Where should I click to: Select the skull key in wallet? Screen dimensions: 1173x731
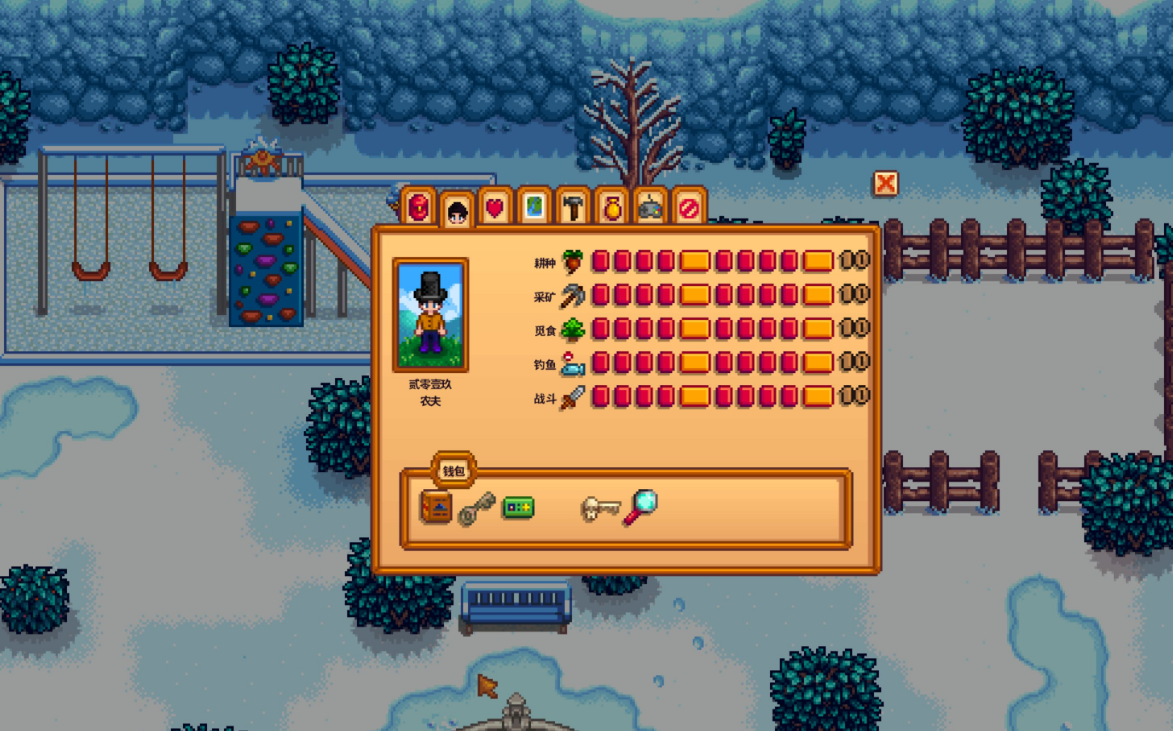600,508
